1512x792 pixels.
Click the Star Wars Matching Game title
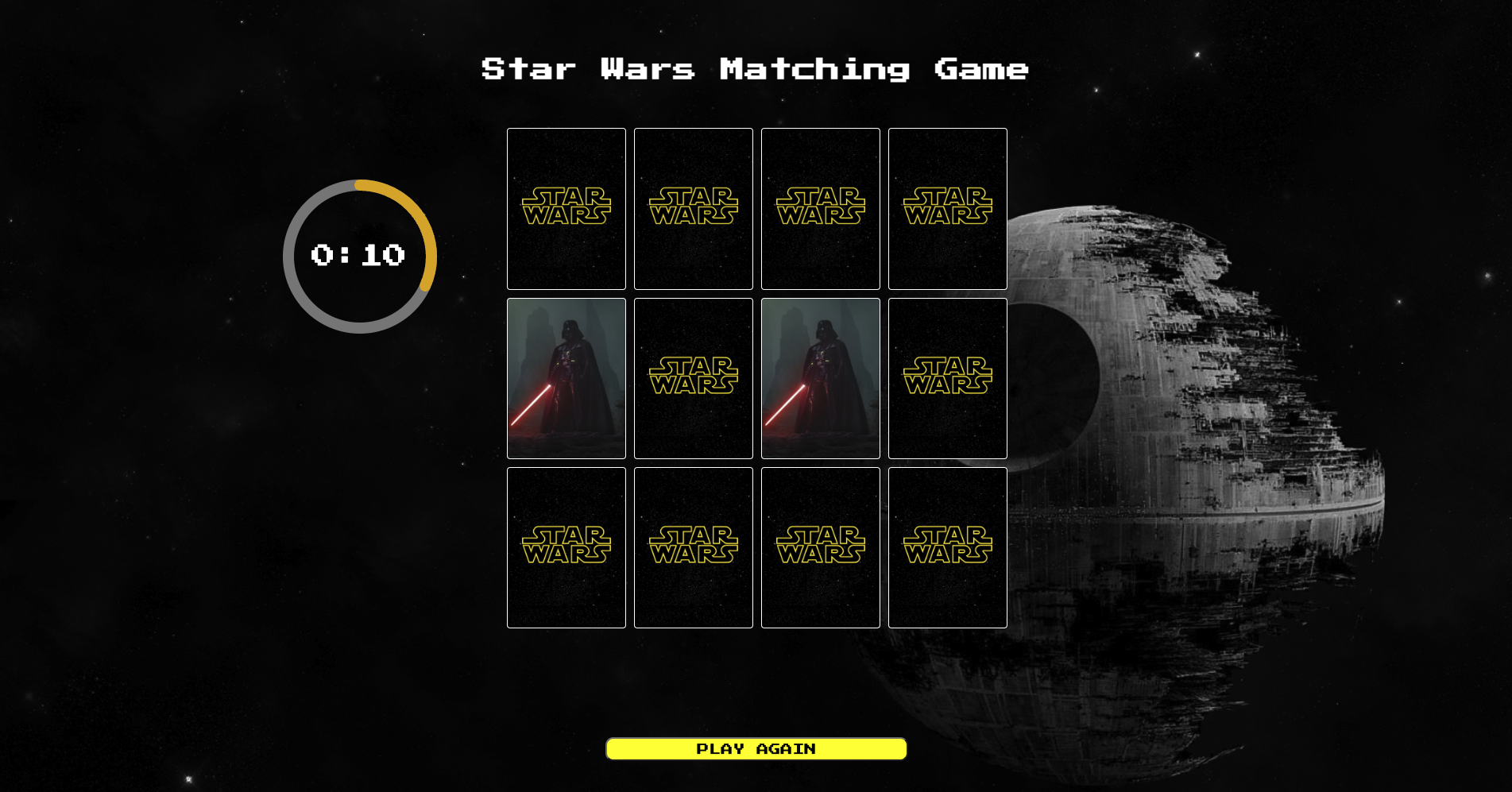click(754, 70)
